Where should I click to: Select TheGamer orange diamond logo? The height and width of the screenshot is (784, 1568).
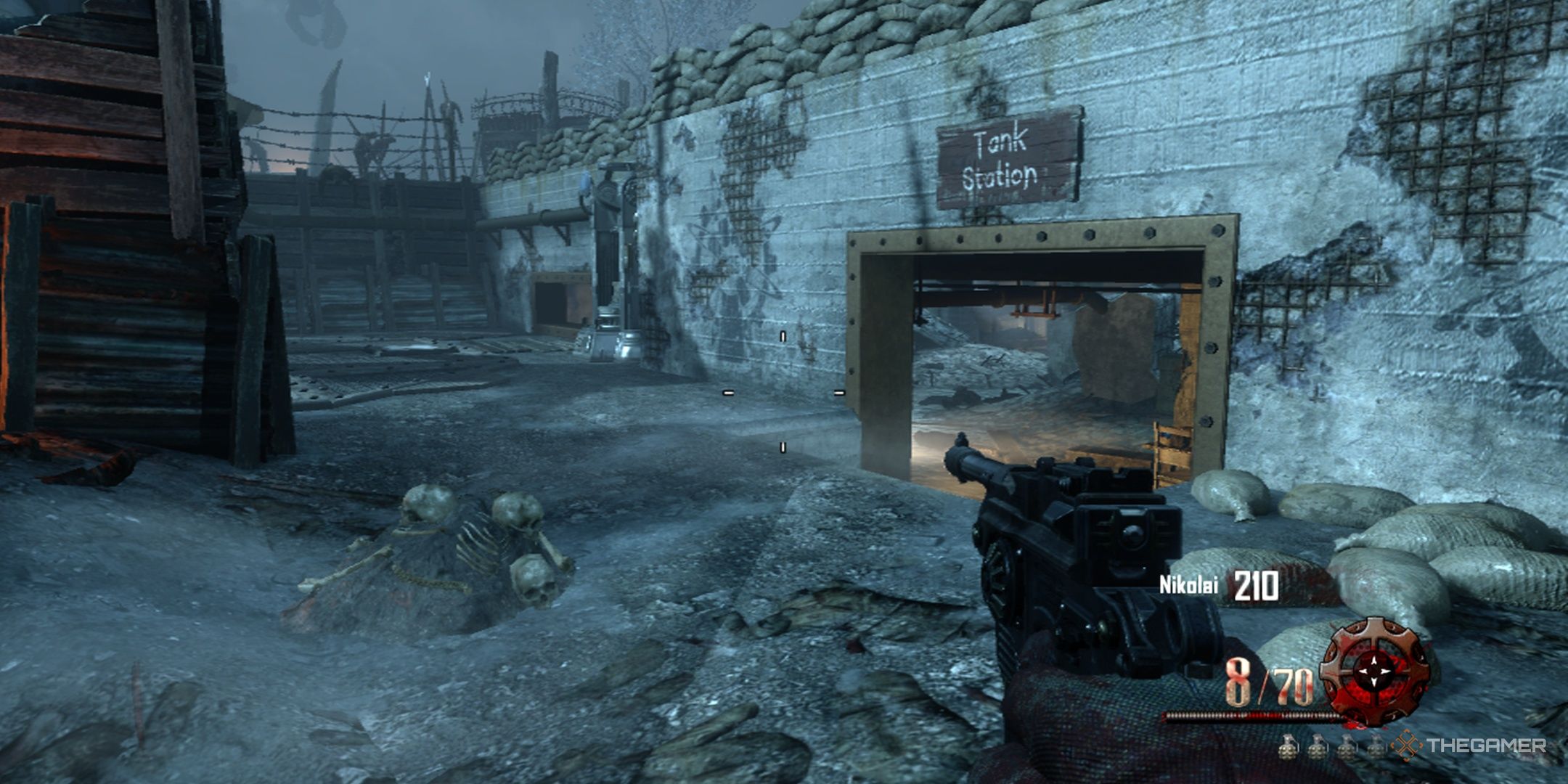click(x=1406, y=745)
